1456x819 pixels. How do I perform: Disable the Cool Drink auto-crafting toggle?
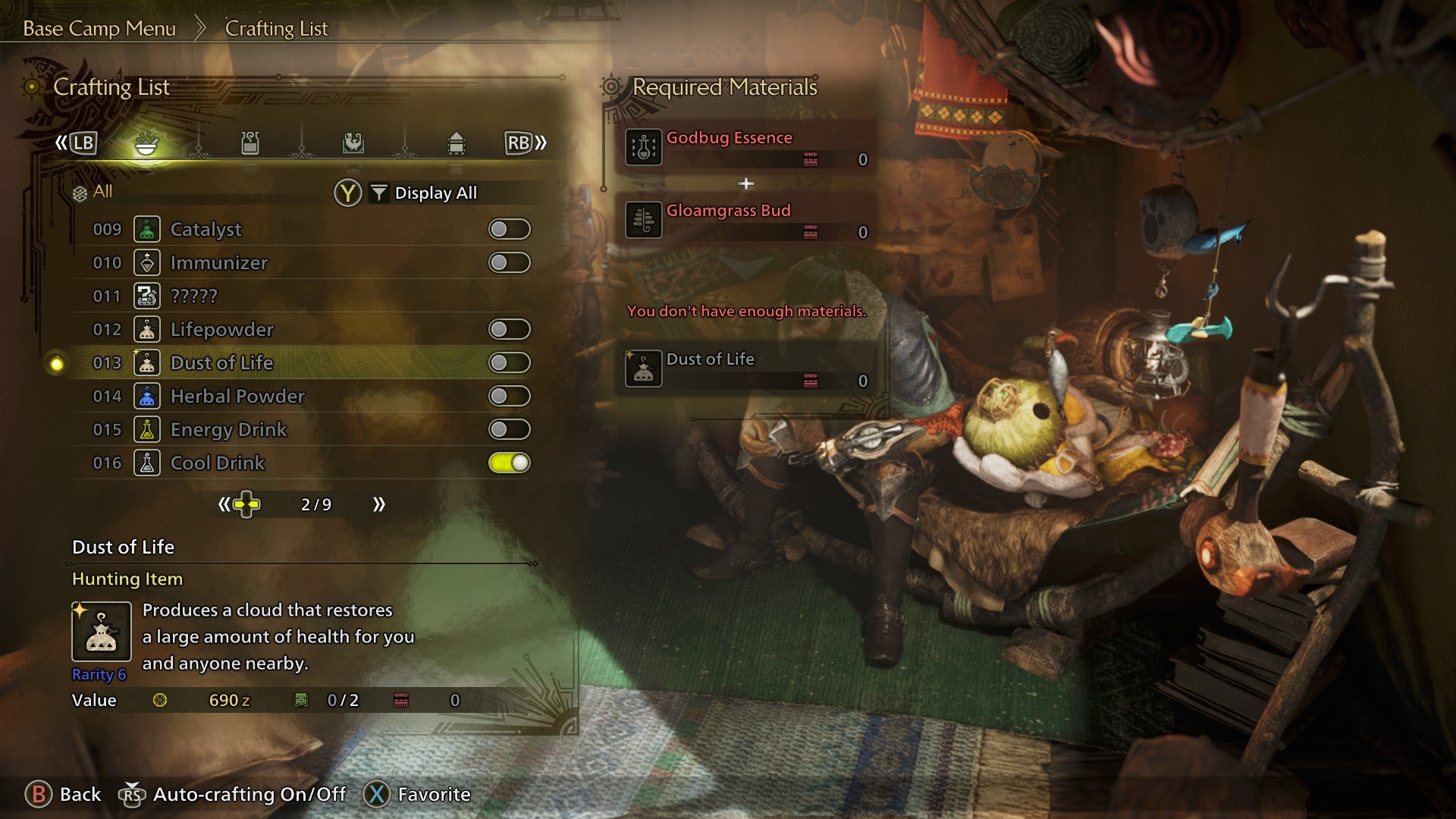click(x=510, y=463)
